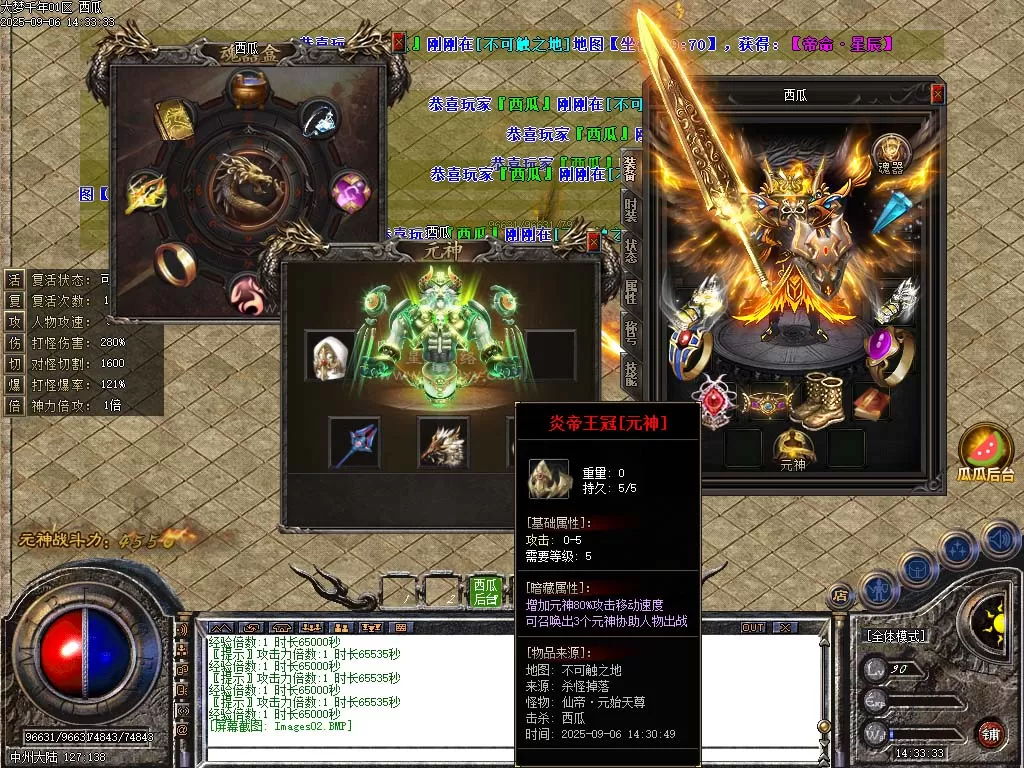Select the blue mace weapon slot
This screenshot has height=768, width=1024.
point(354,441)
